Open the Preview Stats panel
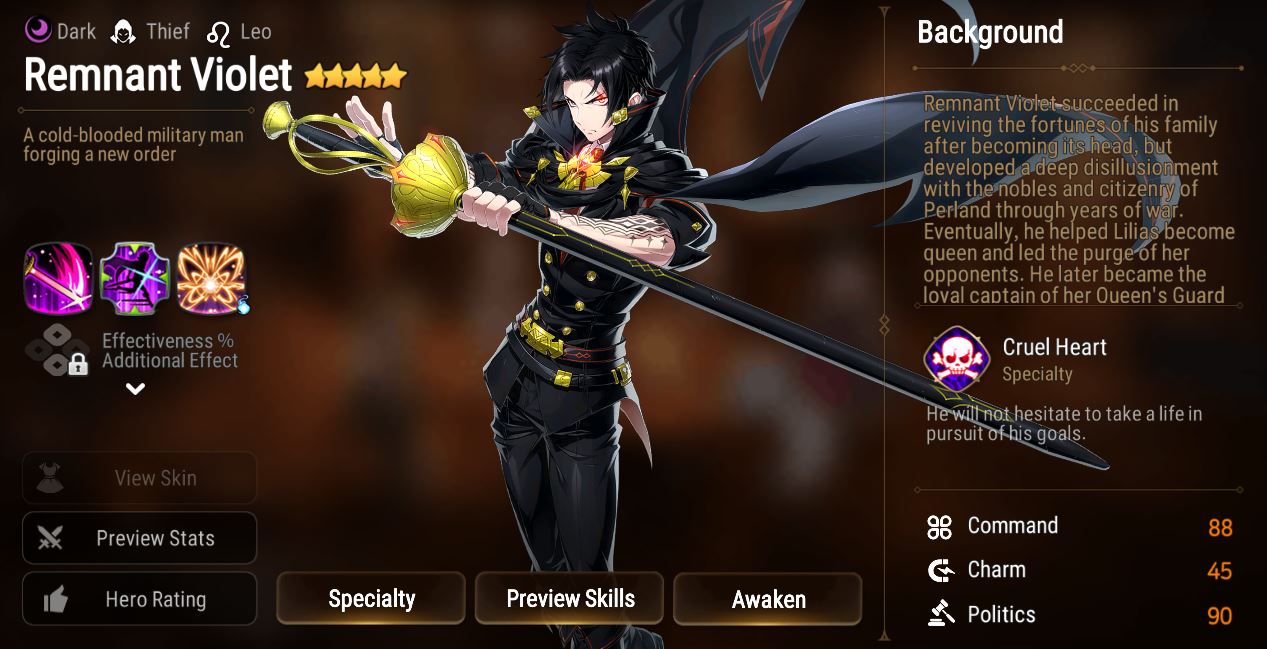 (x=139, y=538)
